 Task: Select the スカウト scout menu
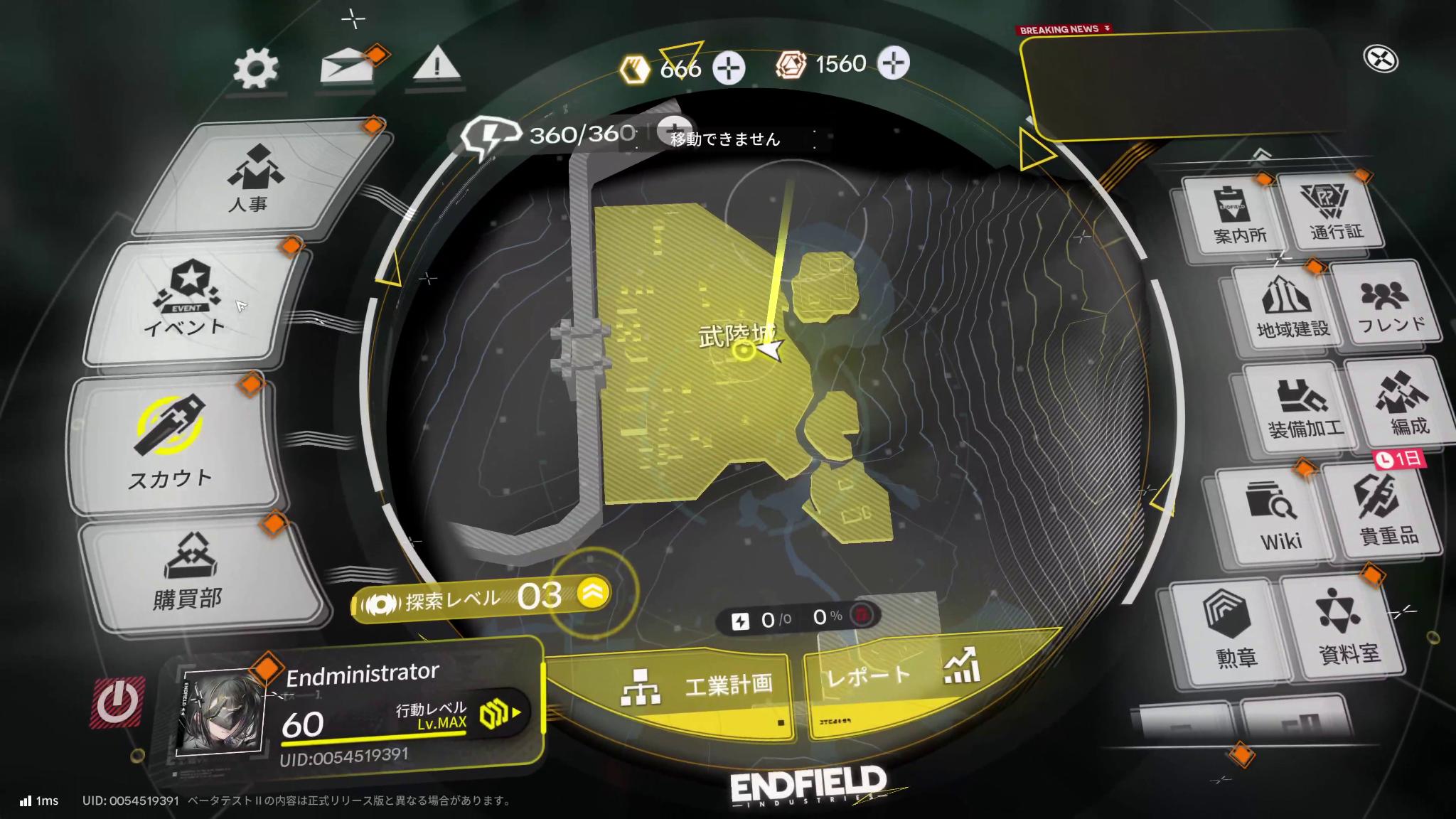tap(171, 444)
